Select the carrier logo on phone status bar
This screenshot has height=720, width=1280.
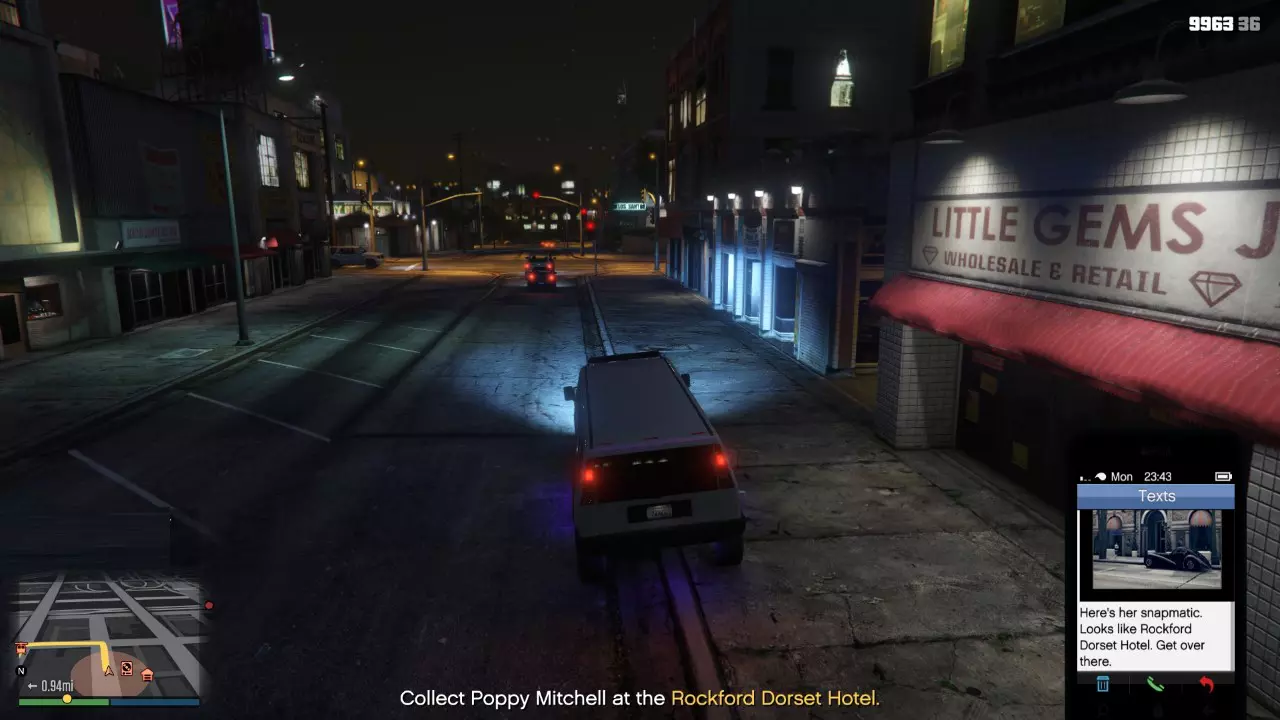(x=1101, y=474)
